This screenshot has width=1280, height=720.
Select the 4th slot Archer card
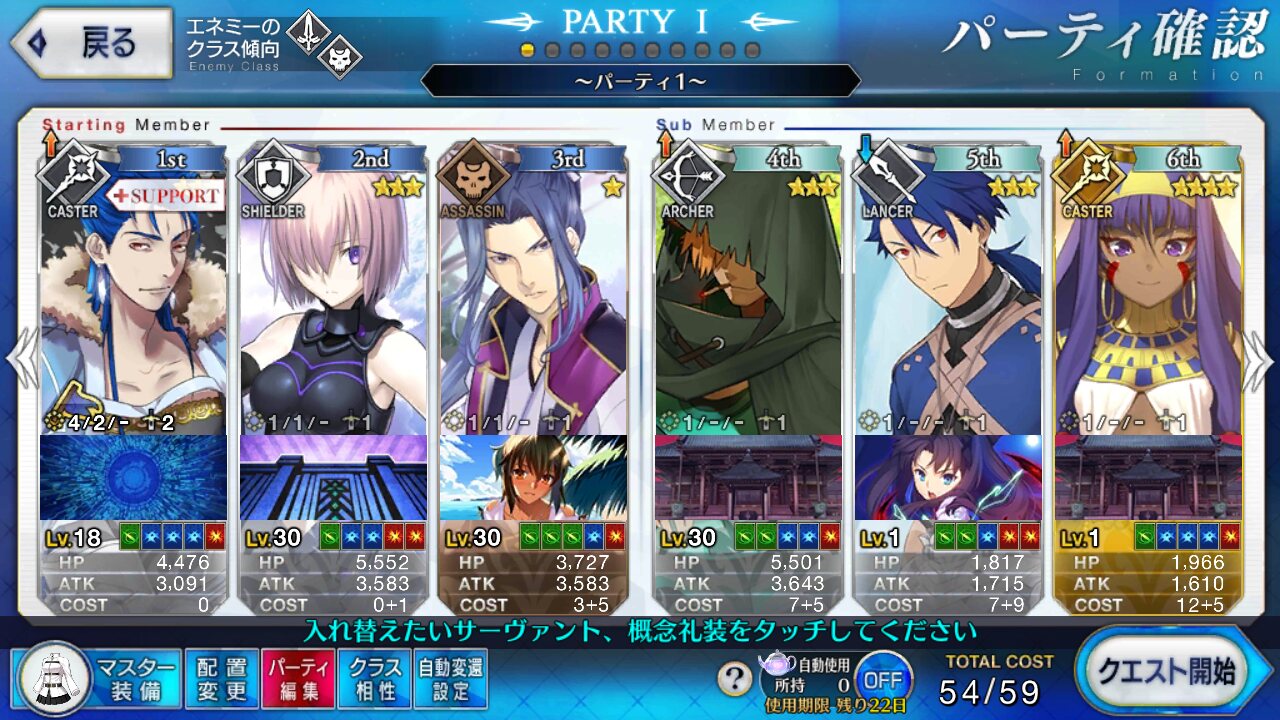click(x=748, y=300)
